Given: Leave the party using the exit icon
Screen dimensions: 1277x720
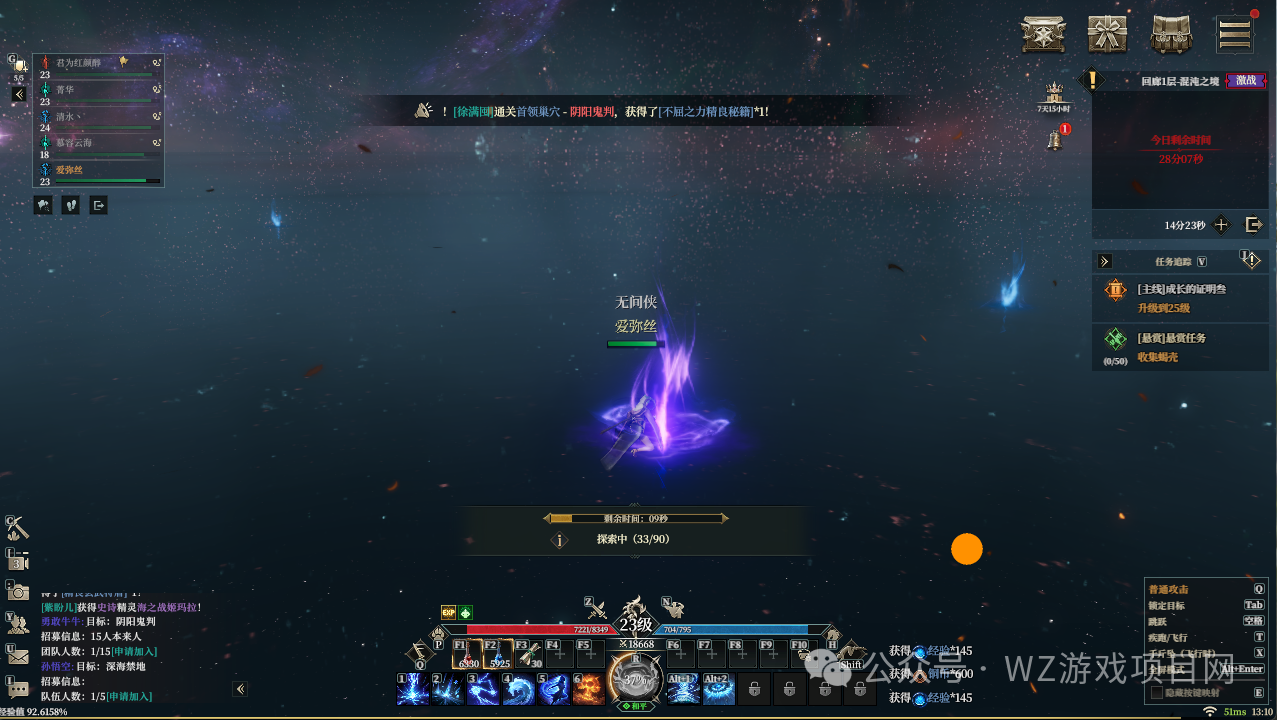Looking at the screenshot, I should pos(98,205).
